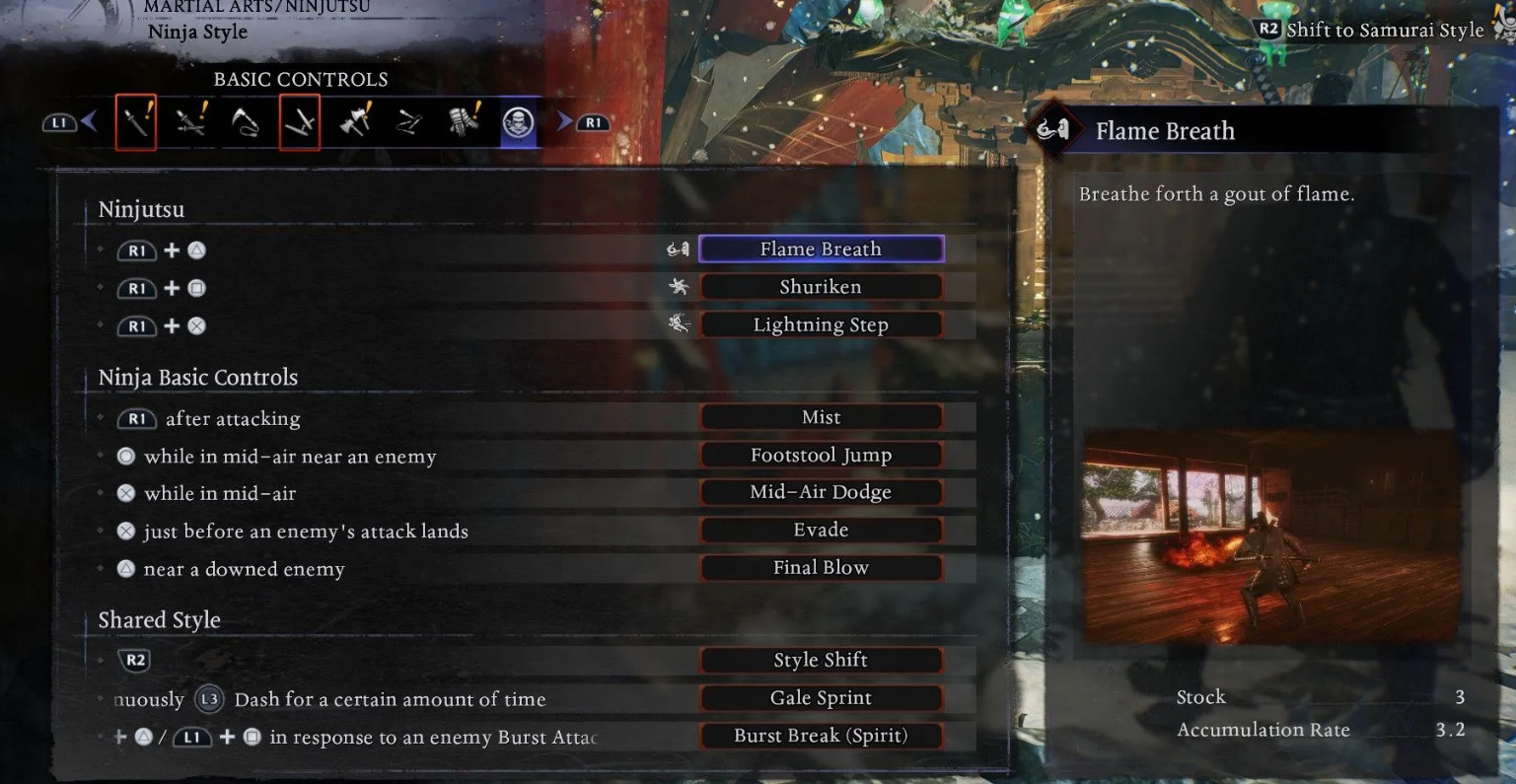The width and height of the screenshot is (1516, 784).
Task: View the Flame Breath preview thumbnail
Action: point(1270,537)
